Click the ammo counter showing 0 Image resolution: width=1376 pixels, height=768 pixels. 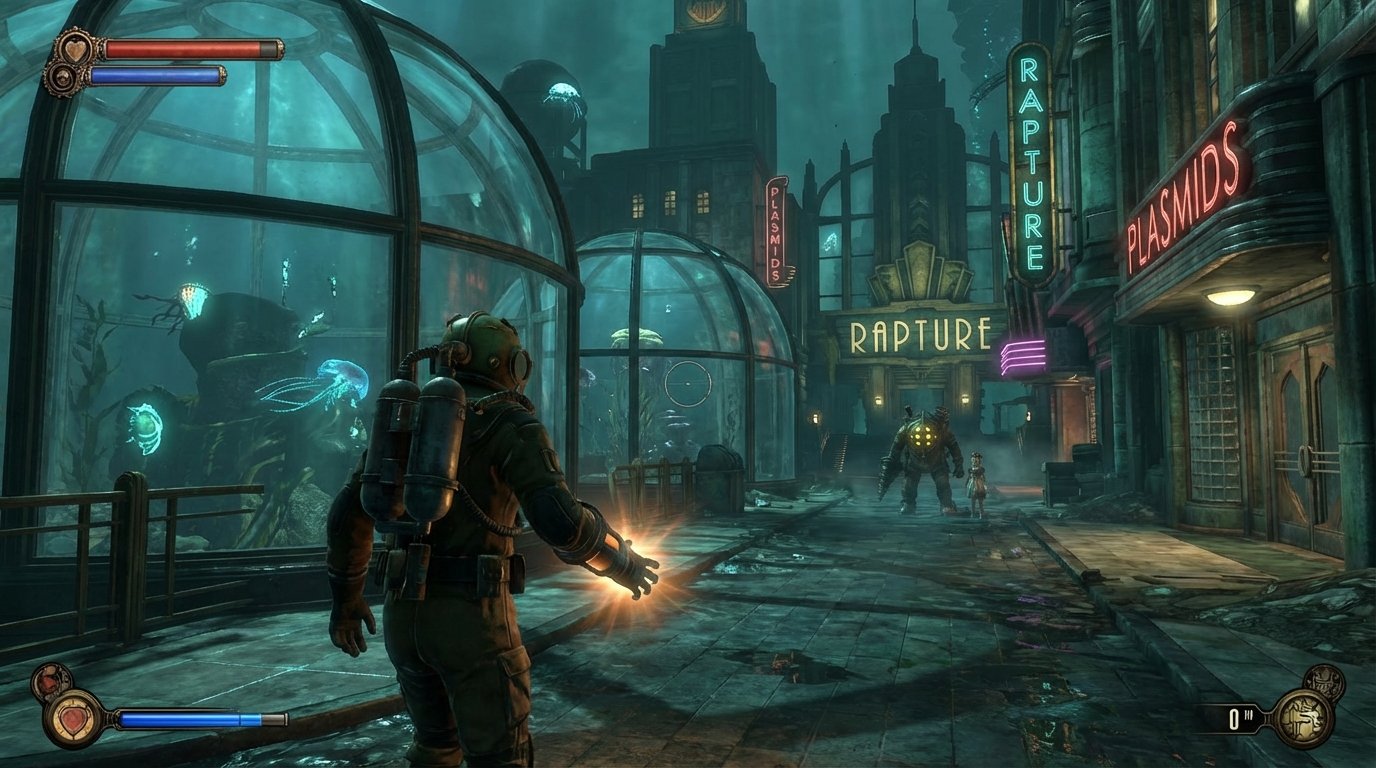point(1234,719)
